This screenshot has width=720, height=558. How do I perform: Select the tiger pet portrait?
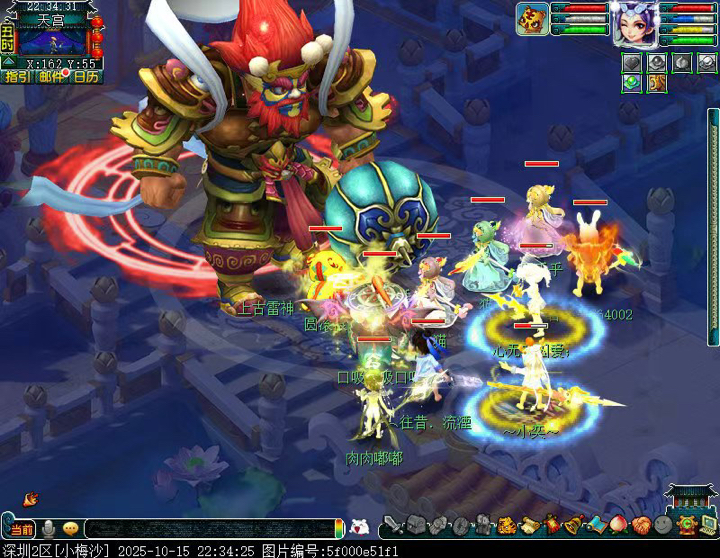click(531, 18)
